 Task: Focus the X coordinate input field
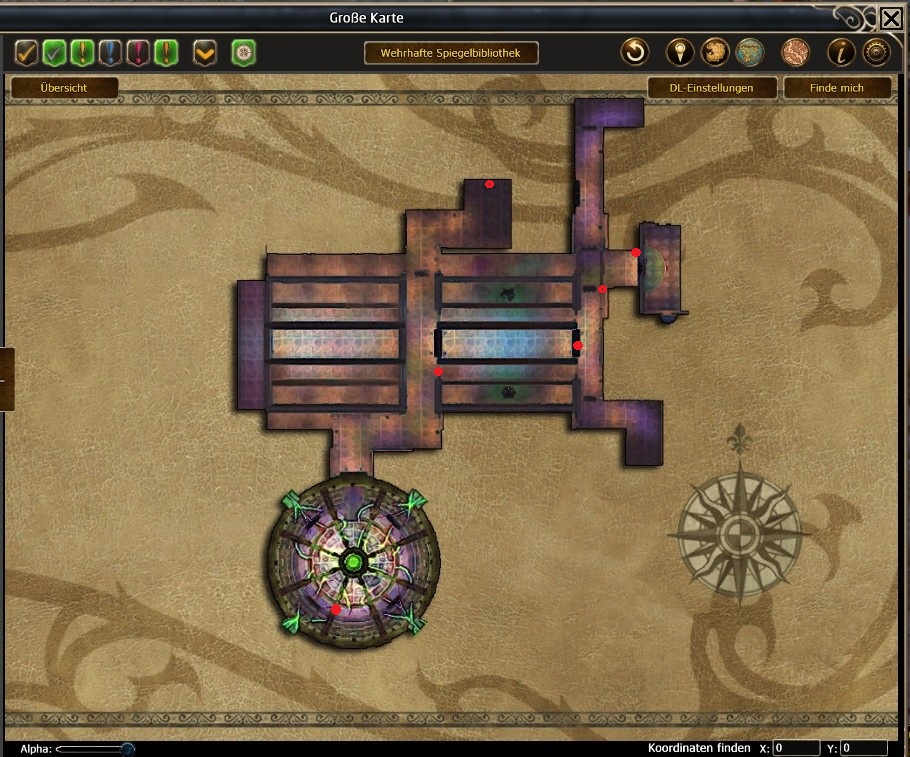coord(796,748)
